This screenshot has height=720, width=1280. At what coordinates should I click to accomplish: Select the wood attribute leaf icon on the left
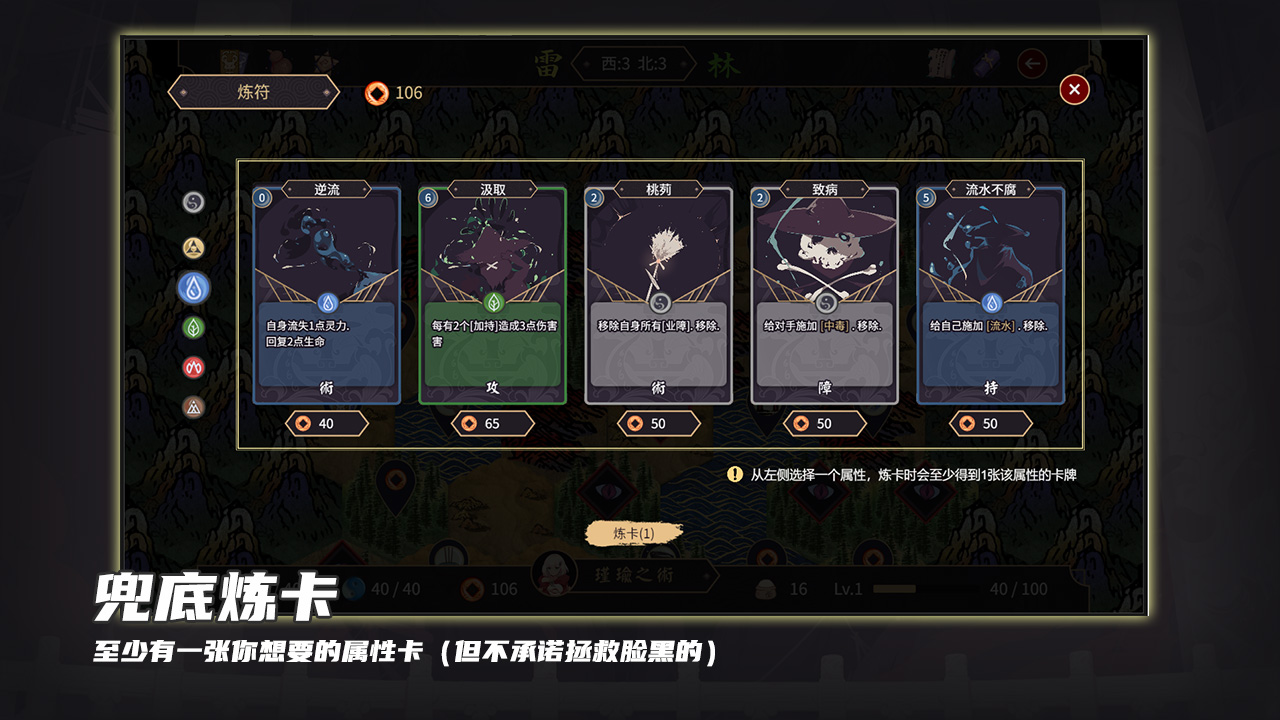tap(195, 327)
